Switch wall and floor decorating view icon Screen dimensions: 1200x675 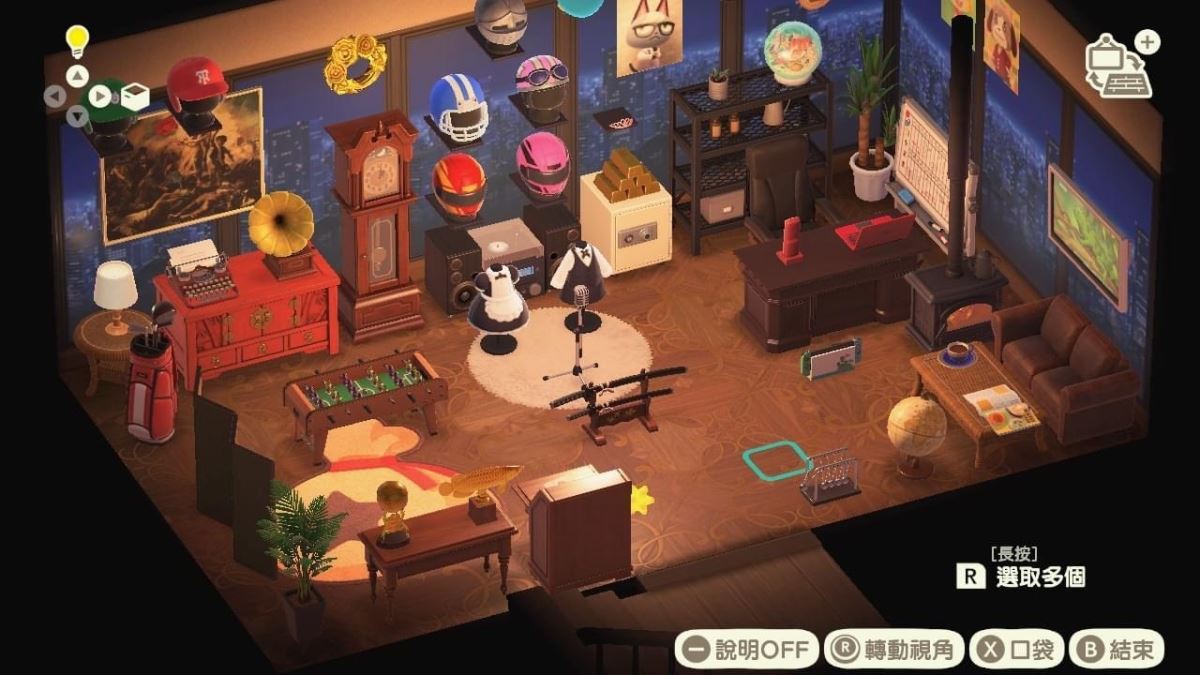pos(1119,66)
